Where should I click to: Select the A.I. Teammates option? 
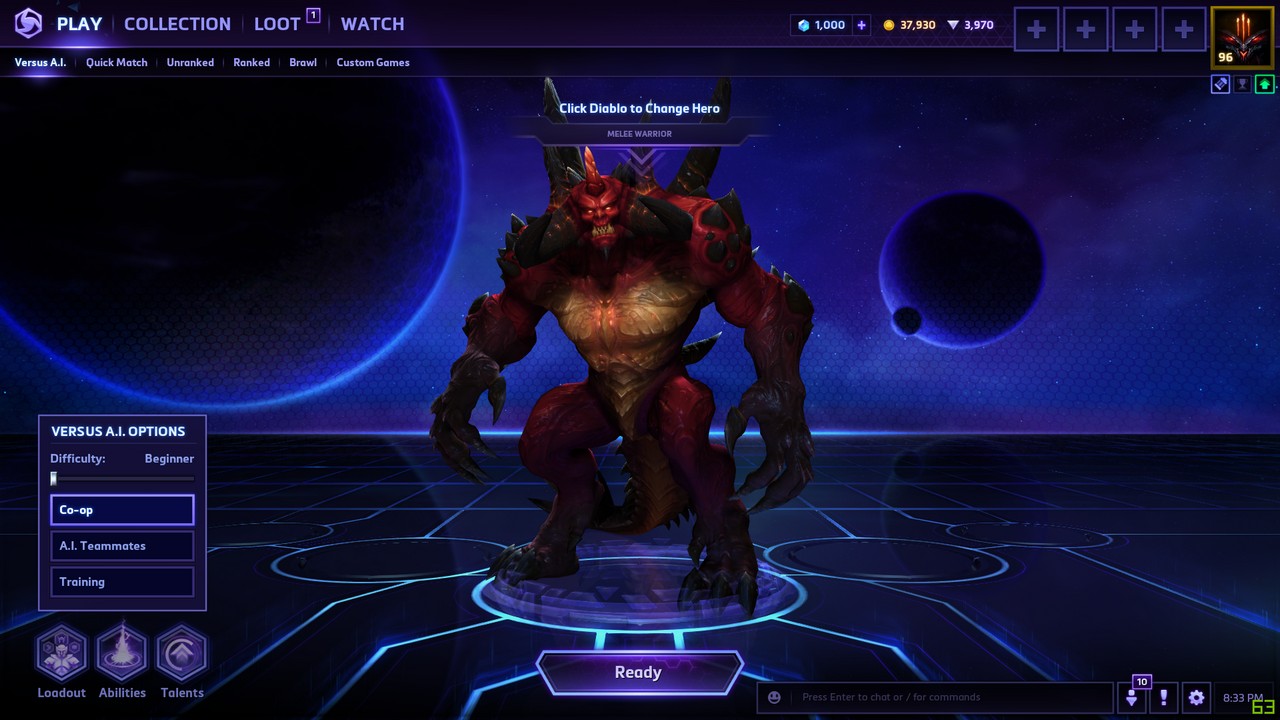click(x=122, y=546)
